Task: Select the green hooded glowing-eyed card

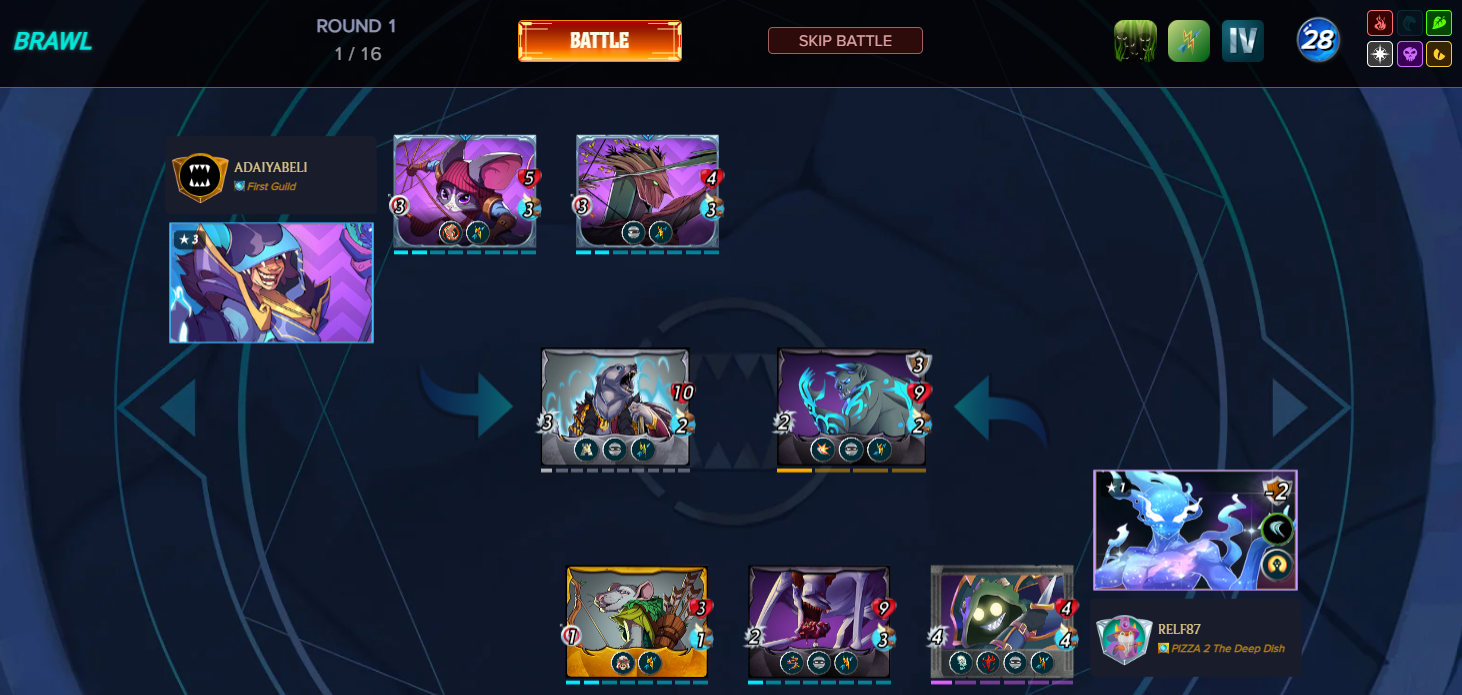Action: [1001, 622]
